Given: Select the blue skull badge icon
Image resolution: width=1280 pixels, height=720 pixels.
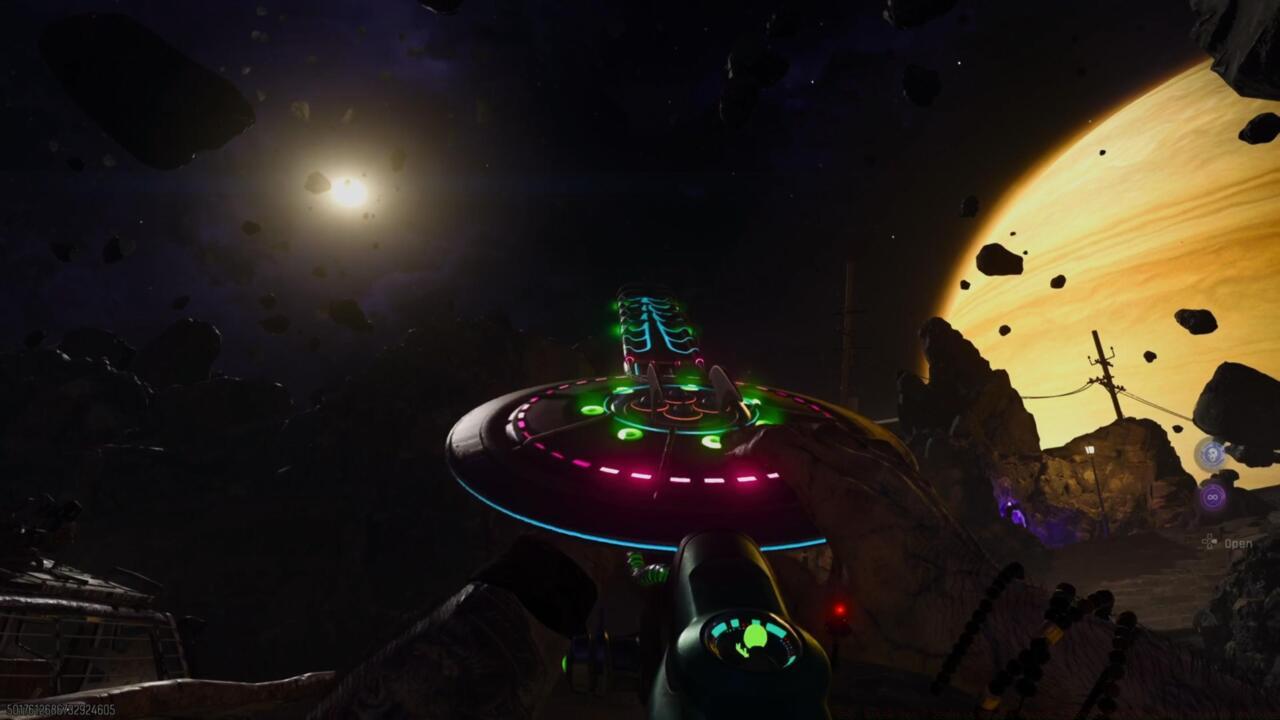Looking at the screenshot, I should coord(1211,453).
